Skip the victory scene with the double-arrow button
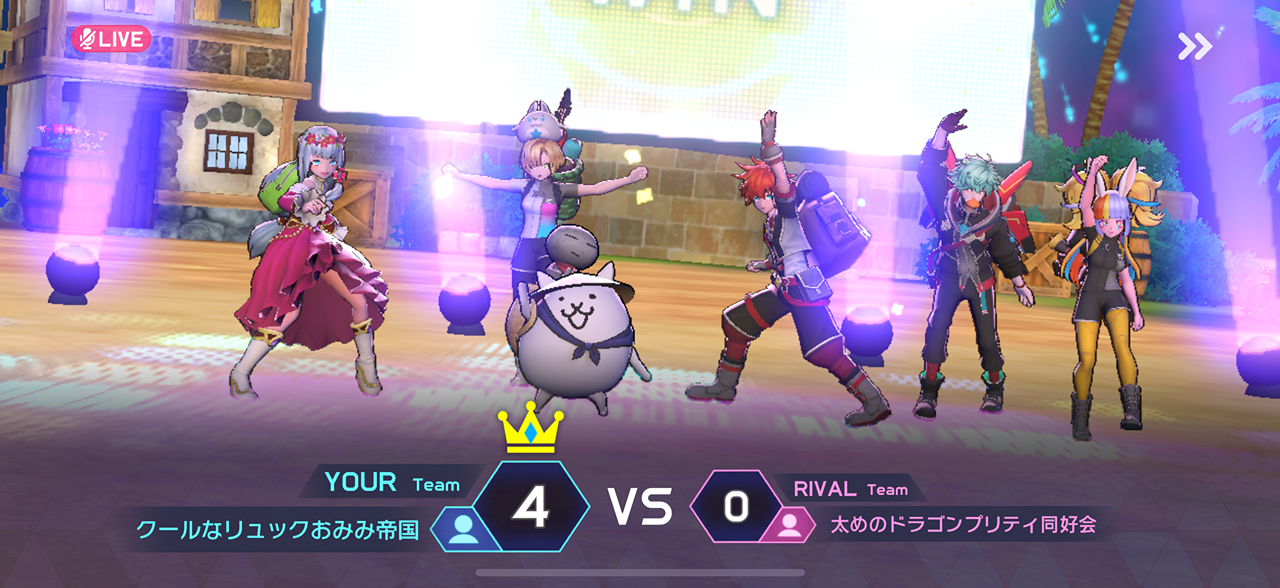1280x588 pixels. tap(1194, 46)
